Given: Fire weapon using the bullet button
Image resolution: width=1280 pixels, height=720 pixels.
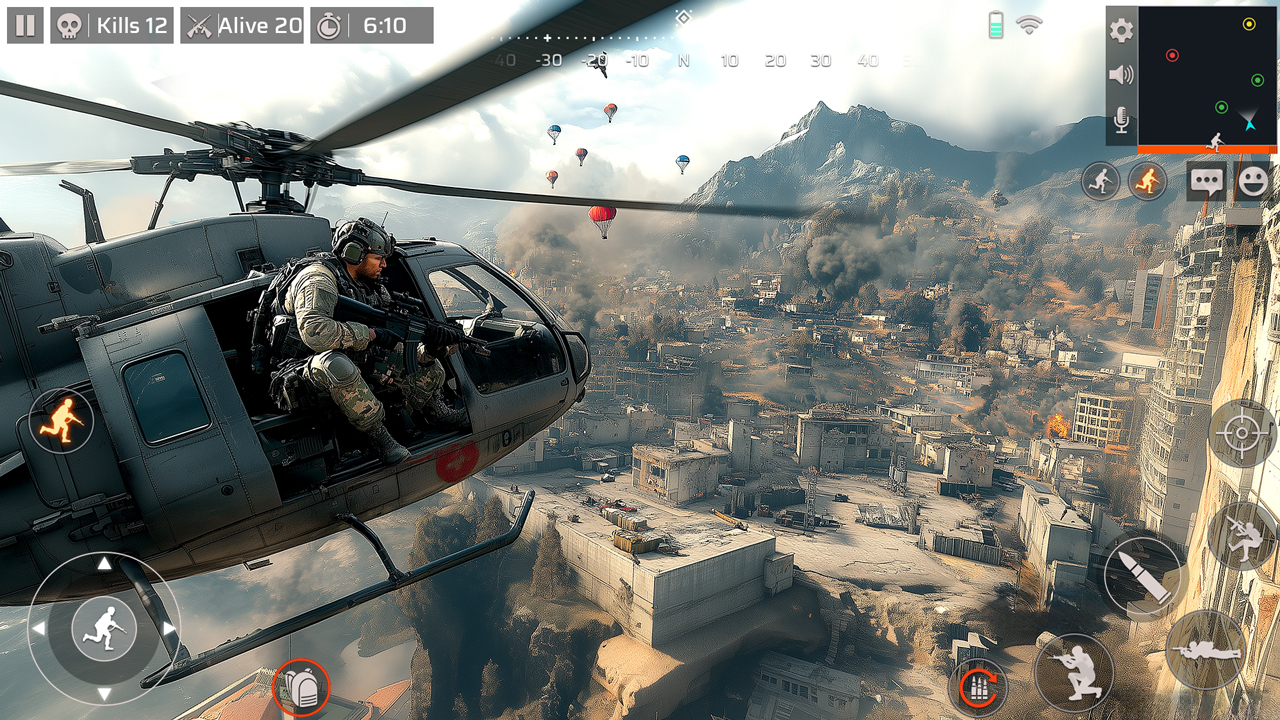Looking at the screenshot, I should point(1144,577).
